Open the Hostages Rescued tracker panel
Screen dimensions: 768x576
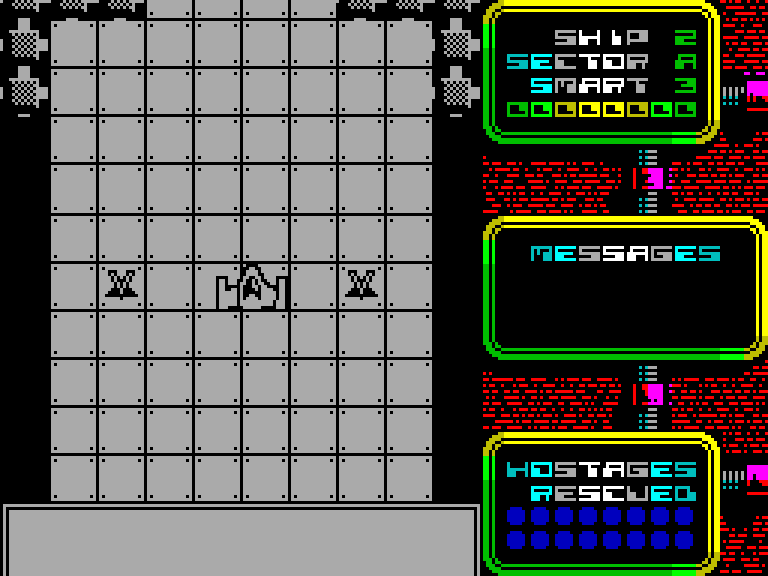tap(601, 505)
